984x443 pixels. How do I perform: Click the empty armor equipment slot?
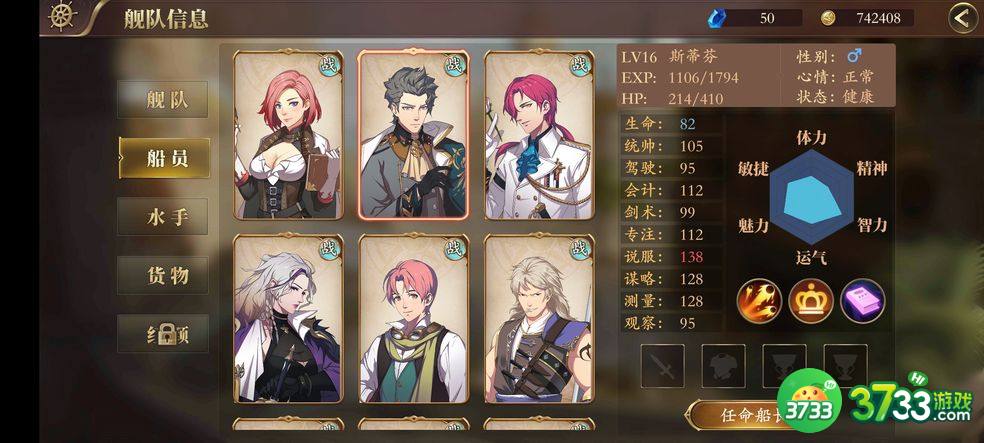pyautogui.click(x=723, y=366)
